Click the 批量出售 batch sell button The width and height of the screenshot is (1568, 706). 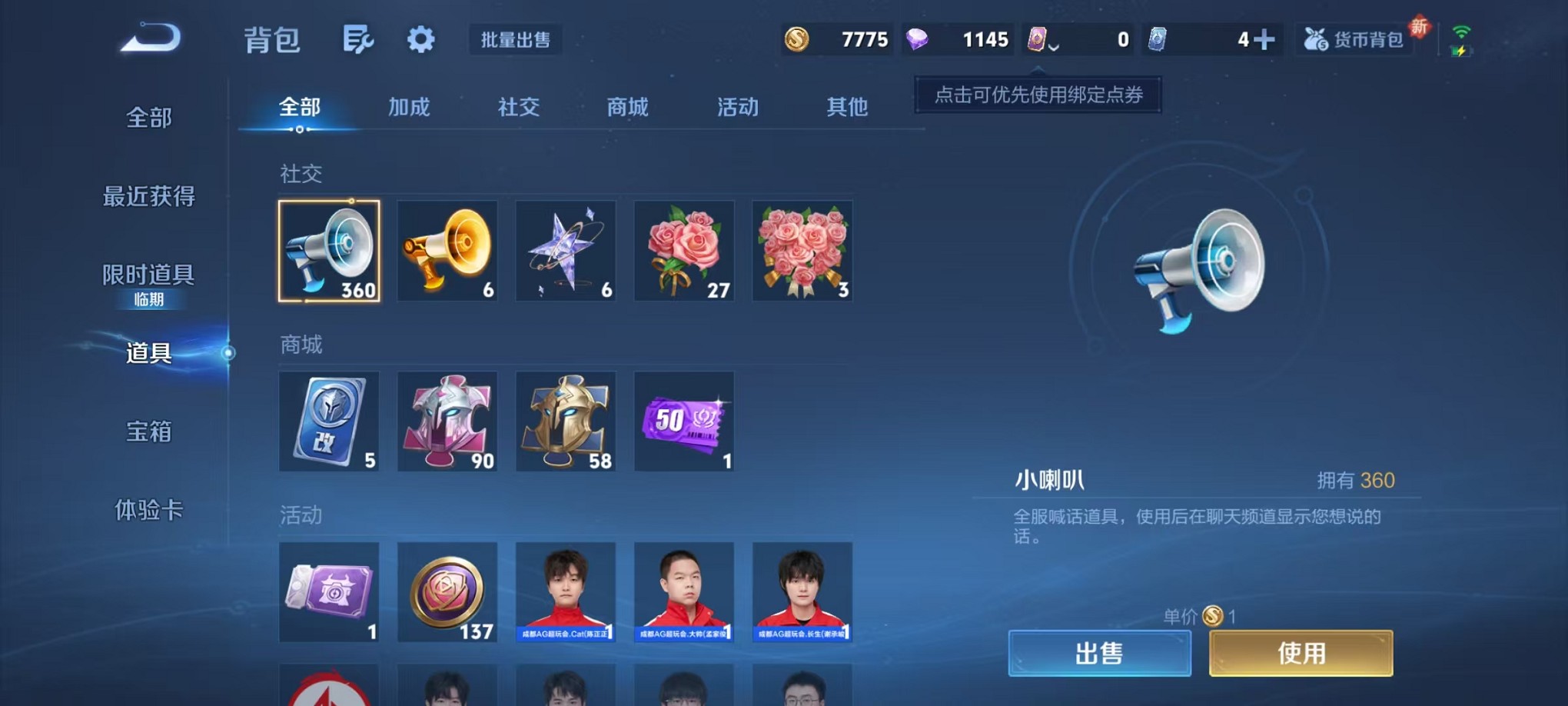[x=517, y=42]
